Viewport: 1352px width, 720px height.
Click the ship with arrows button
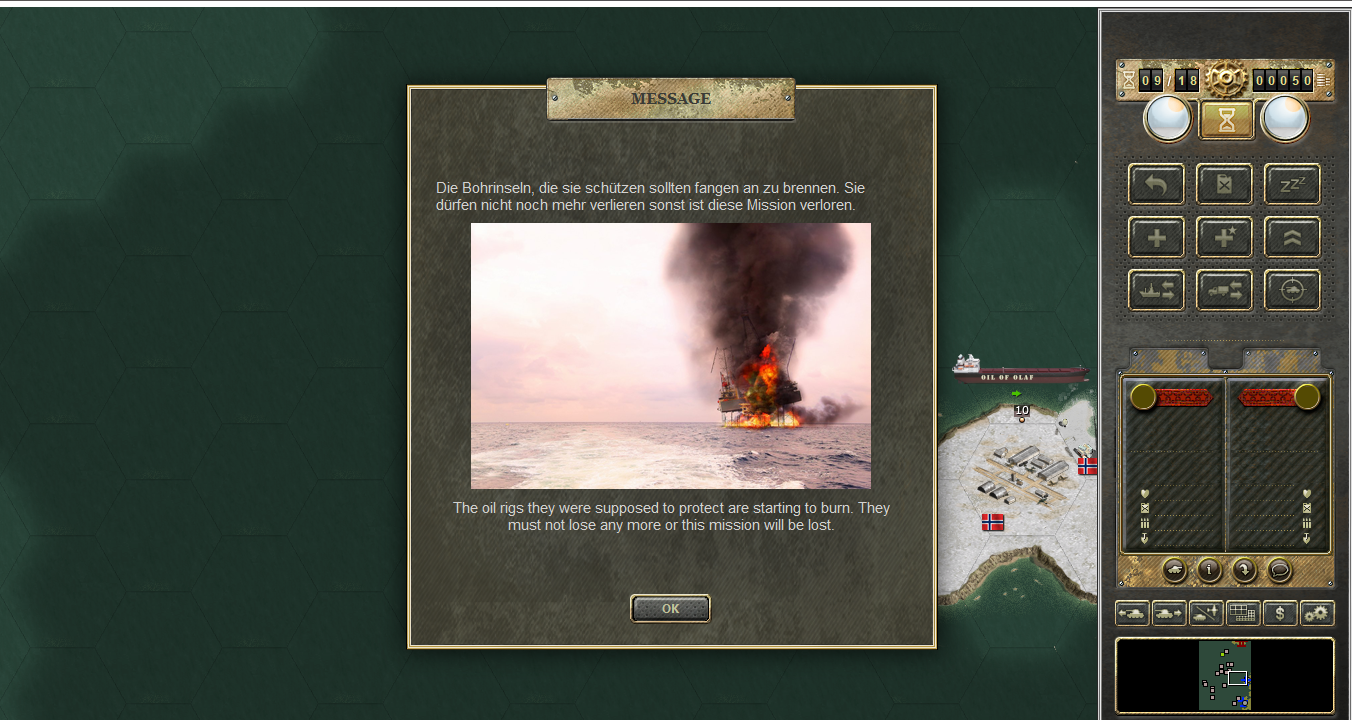coord(1156,290)
